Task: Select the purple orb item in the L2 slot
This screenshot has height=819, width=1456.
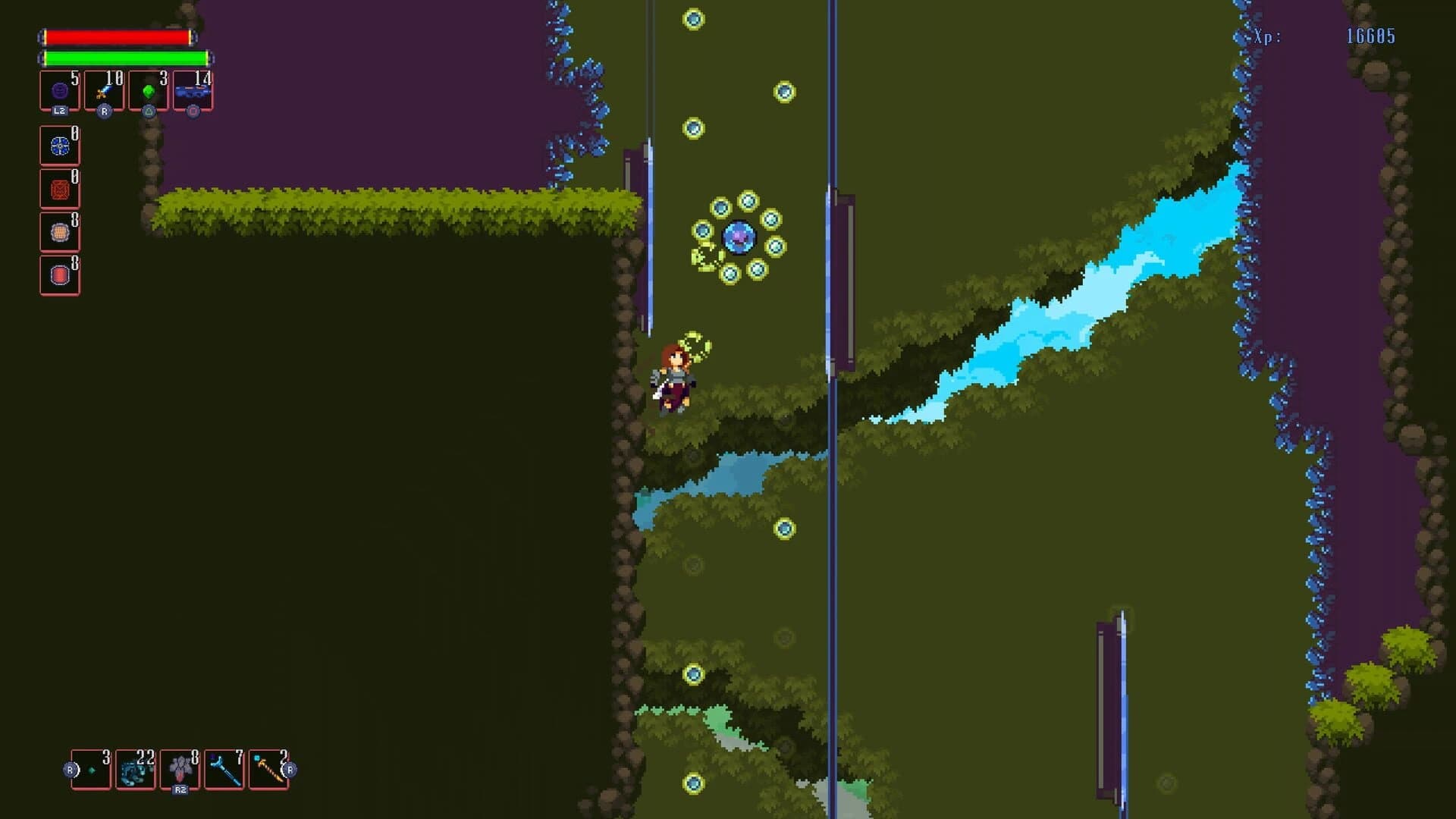Action: (x=59, y=90)
